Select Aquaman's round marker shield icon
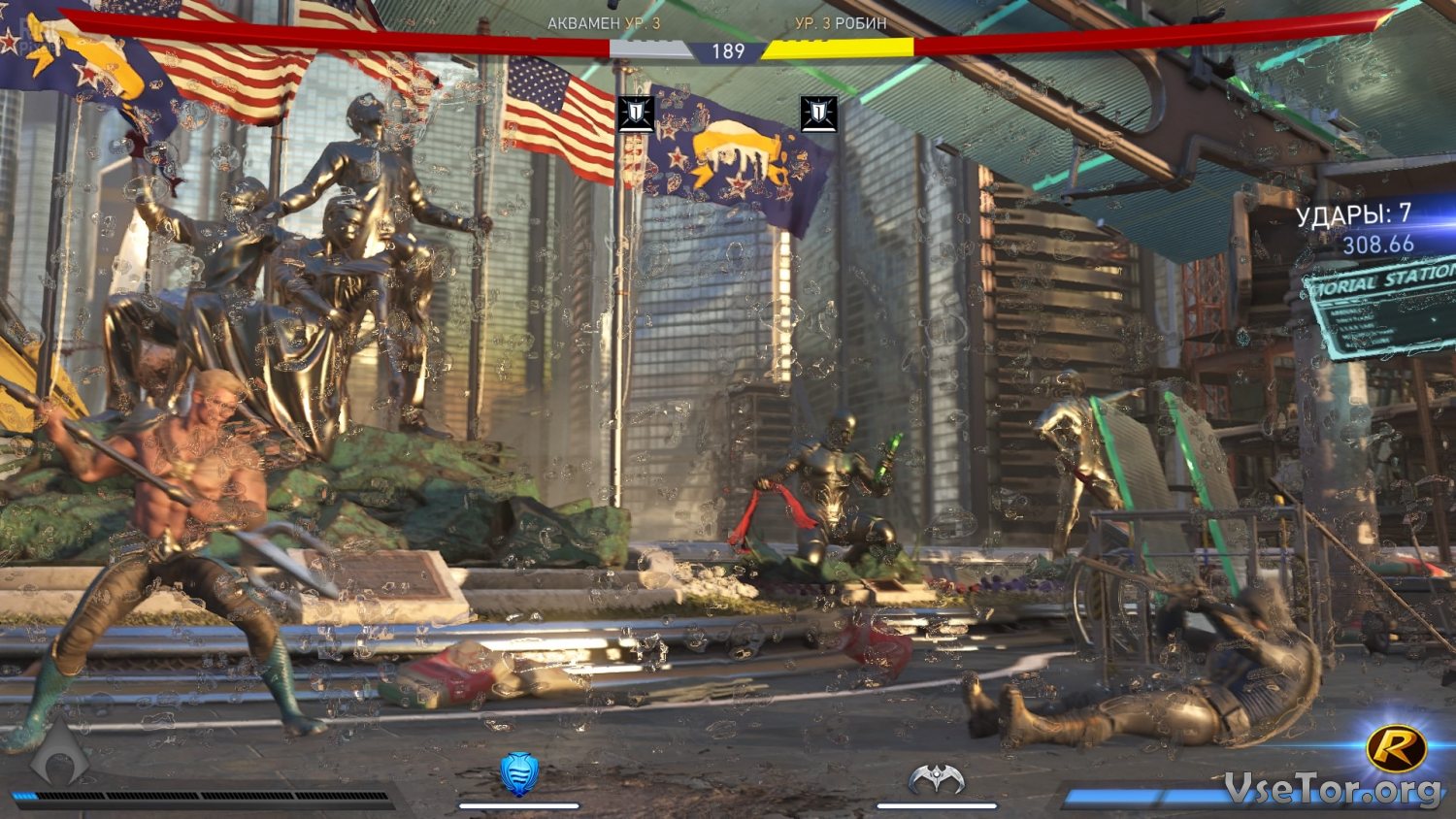The width and height of the screenshot is (1456, 819). (x=636, y=114)
